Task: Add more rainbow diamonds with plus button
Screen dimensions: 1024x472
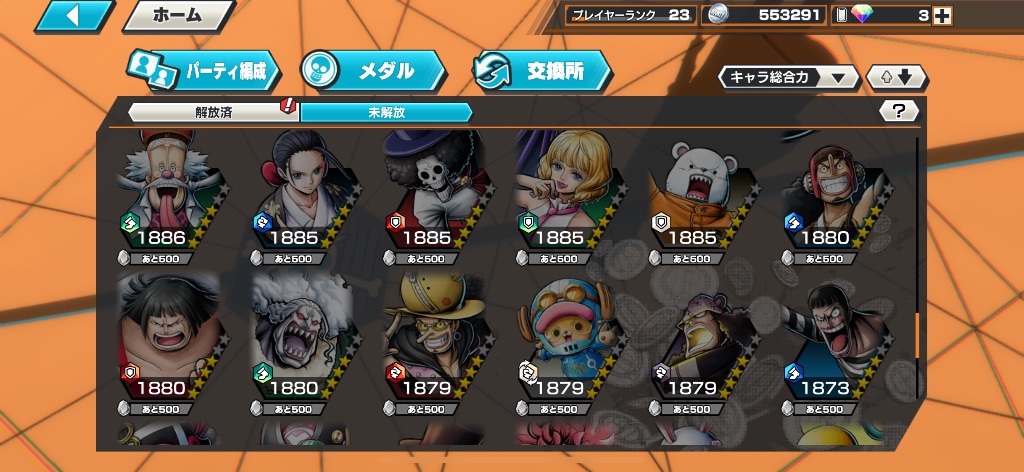Action: (x=941, y=15)
